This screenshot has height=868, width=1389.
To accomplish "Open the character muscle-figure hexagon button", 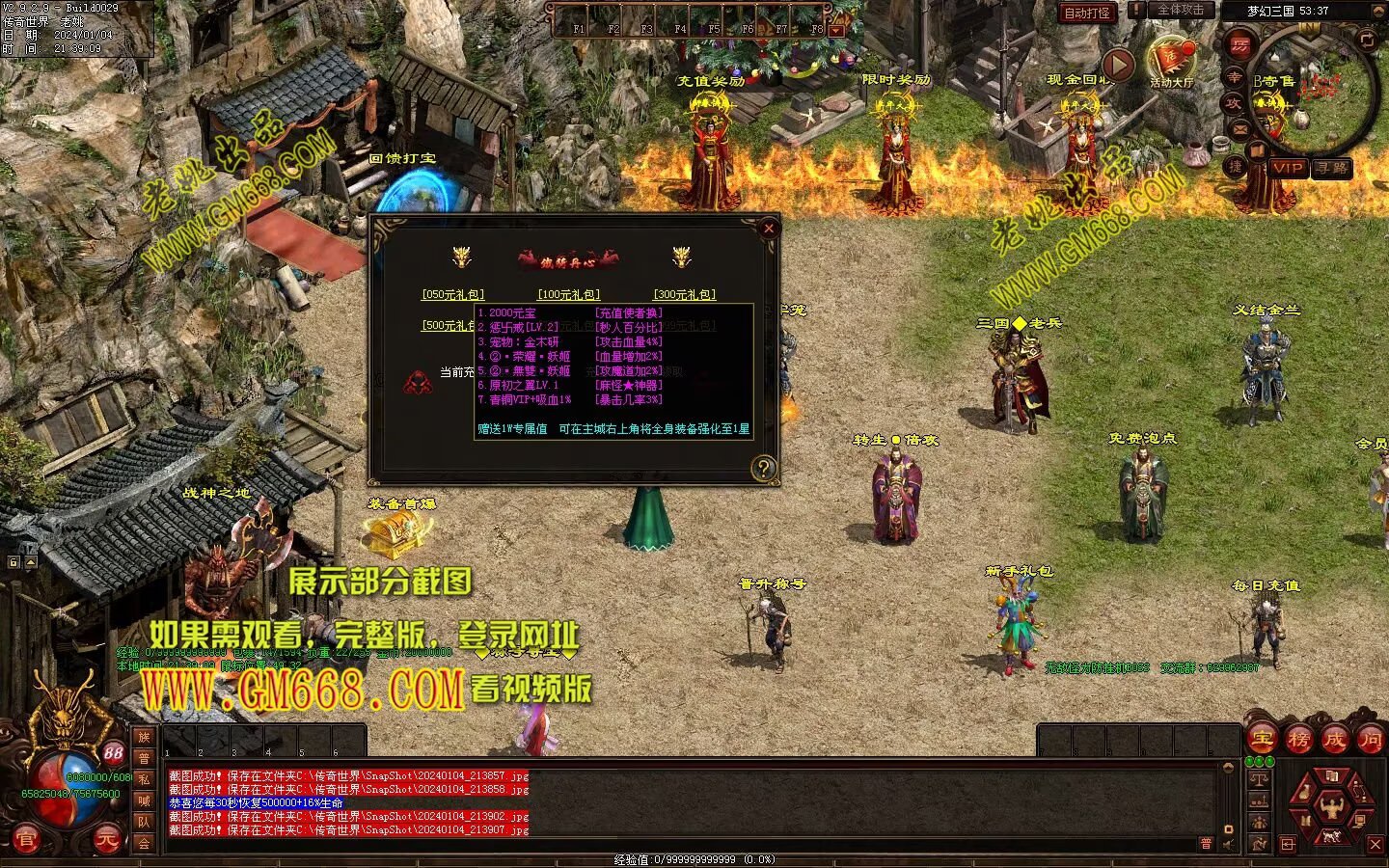I will click(1334, 805).
